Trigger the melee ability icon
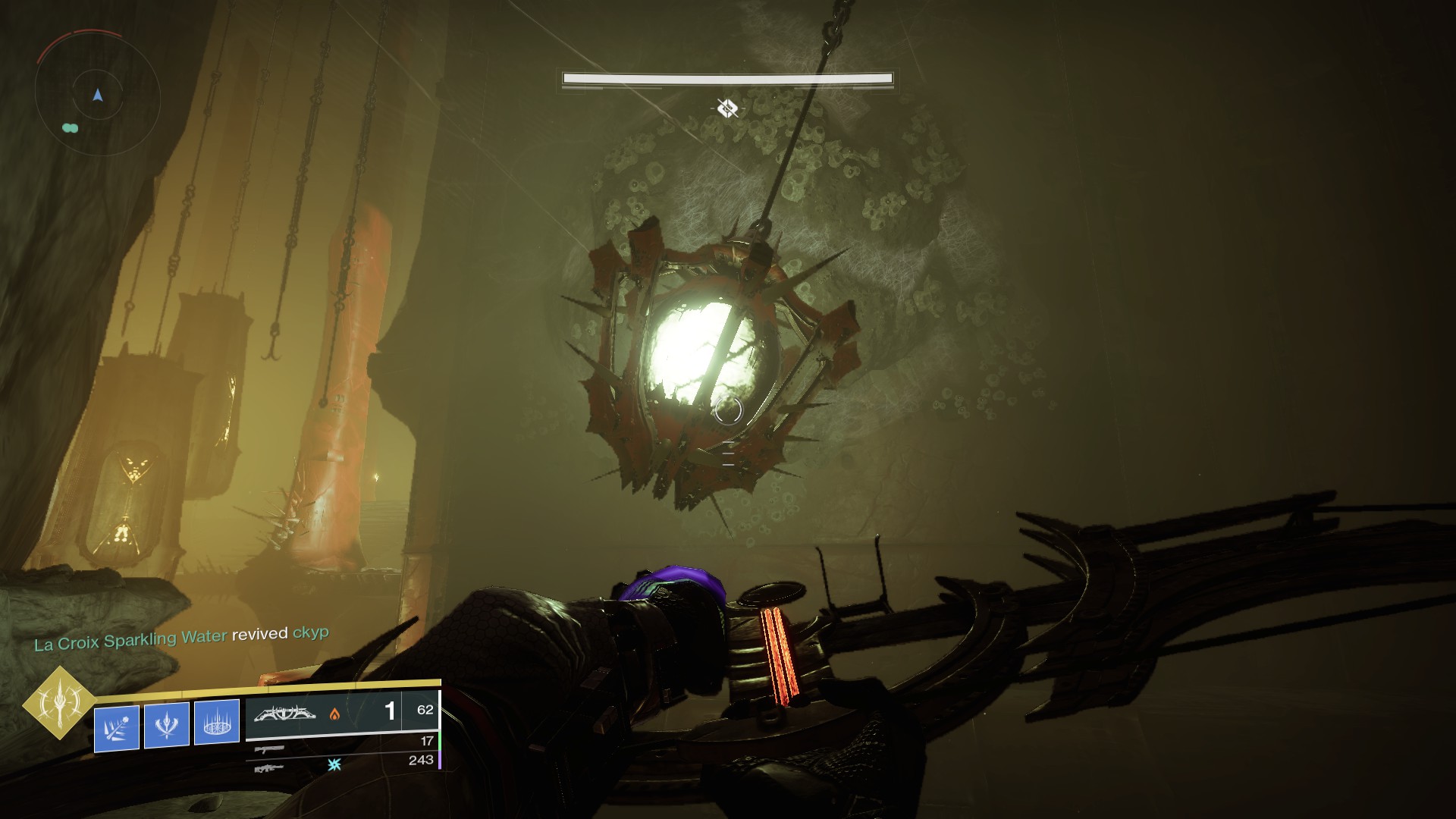Image resolution: width=1456 pixels, height=819 pixels. (x=167, y=724)
